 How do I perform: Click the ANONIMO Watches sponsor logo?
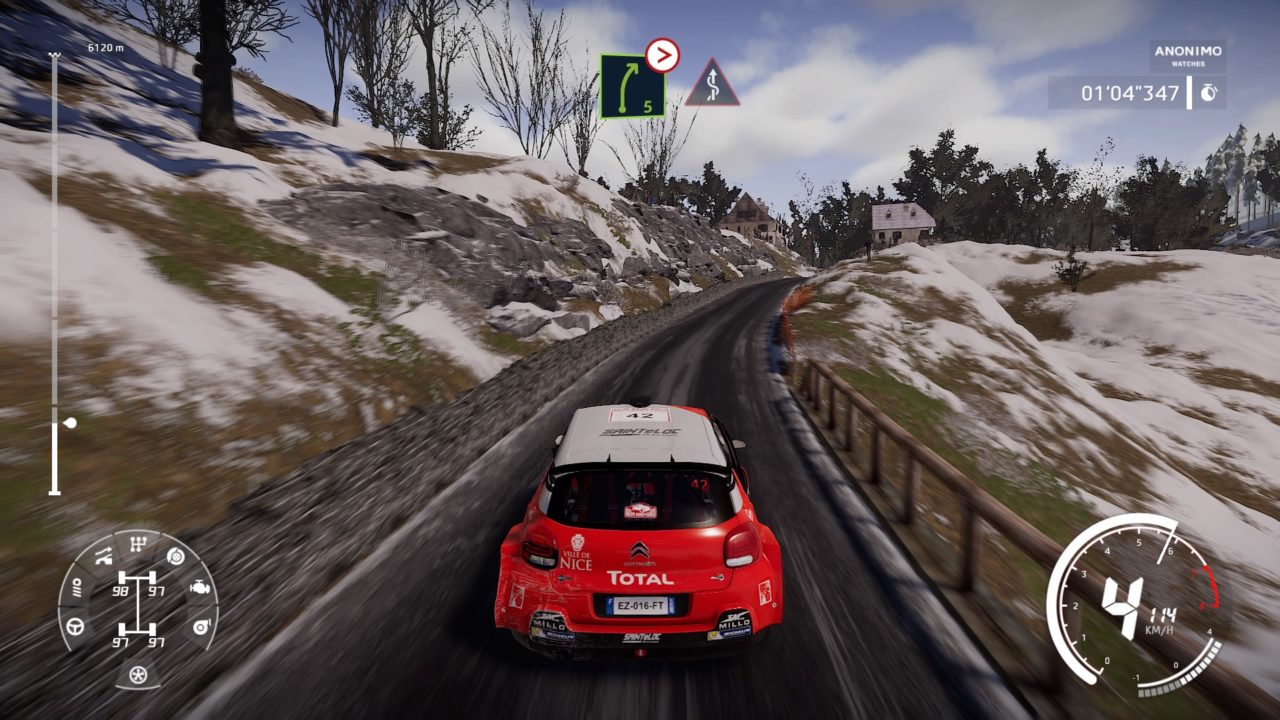(1188, 56)
